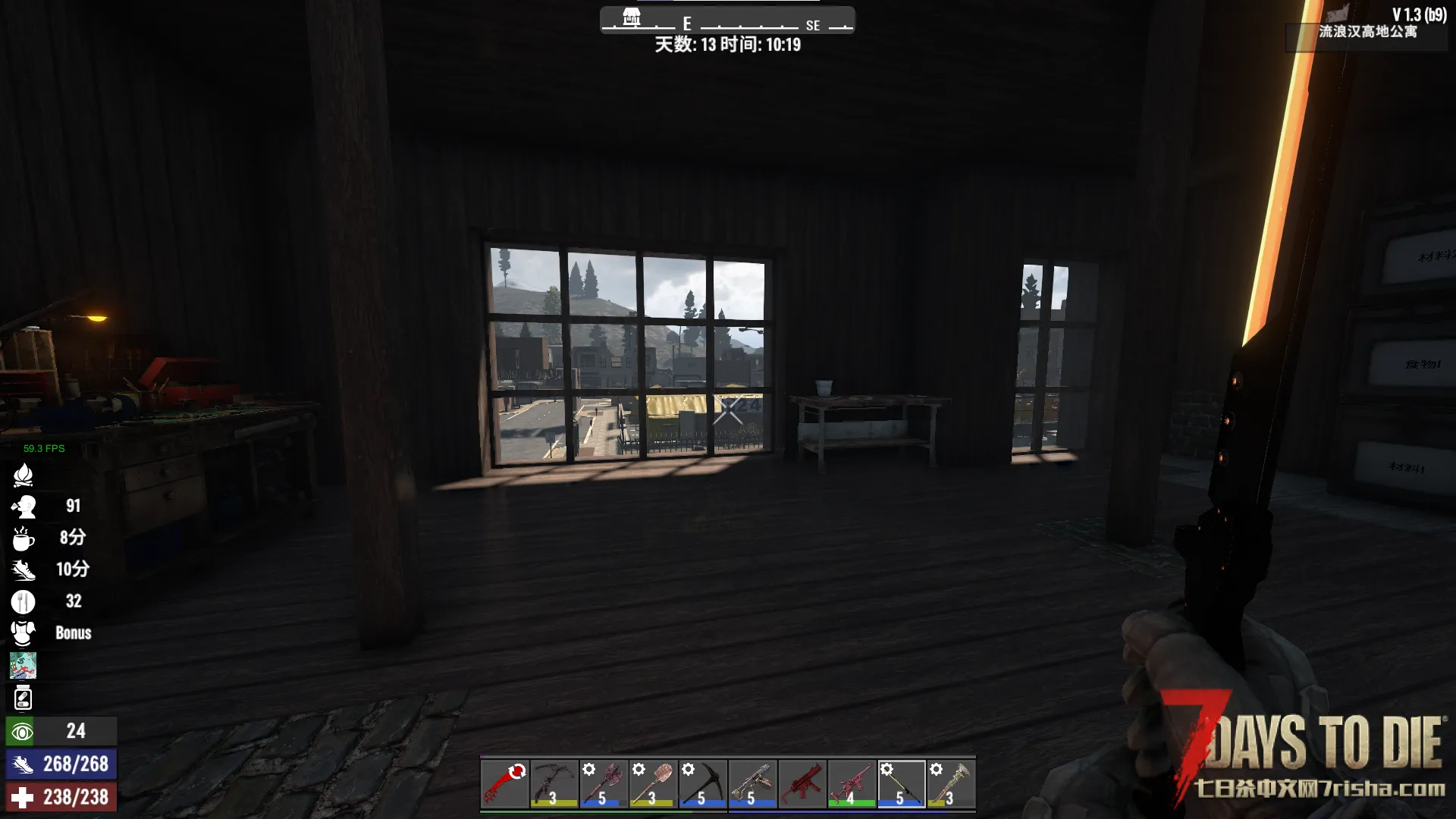
Task: Equip the grey pistol hotbar slot
Action: tap(752, 783)
